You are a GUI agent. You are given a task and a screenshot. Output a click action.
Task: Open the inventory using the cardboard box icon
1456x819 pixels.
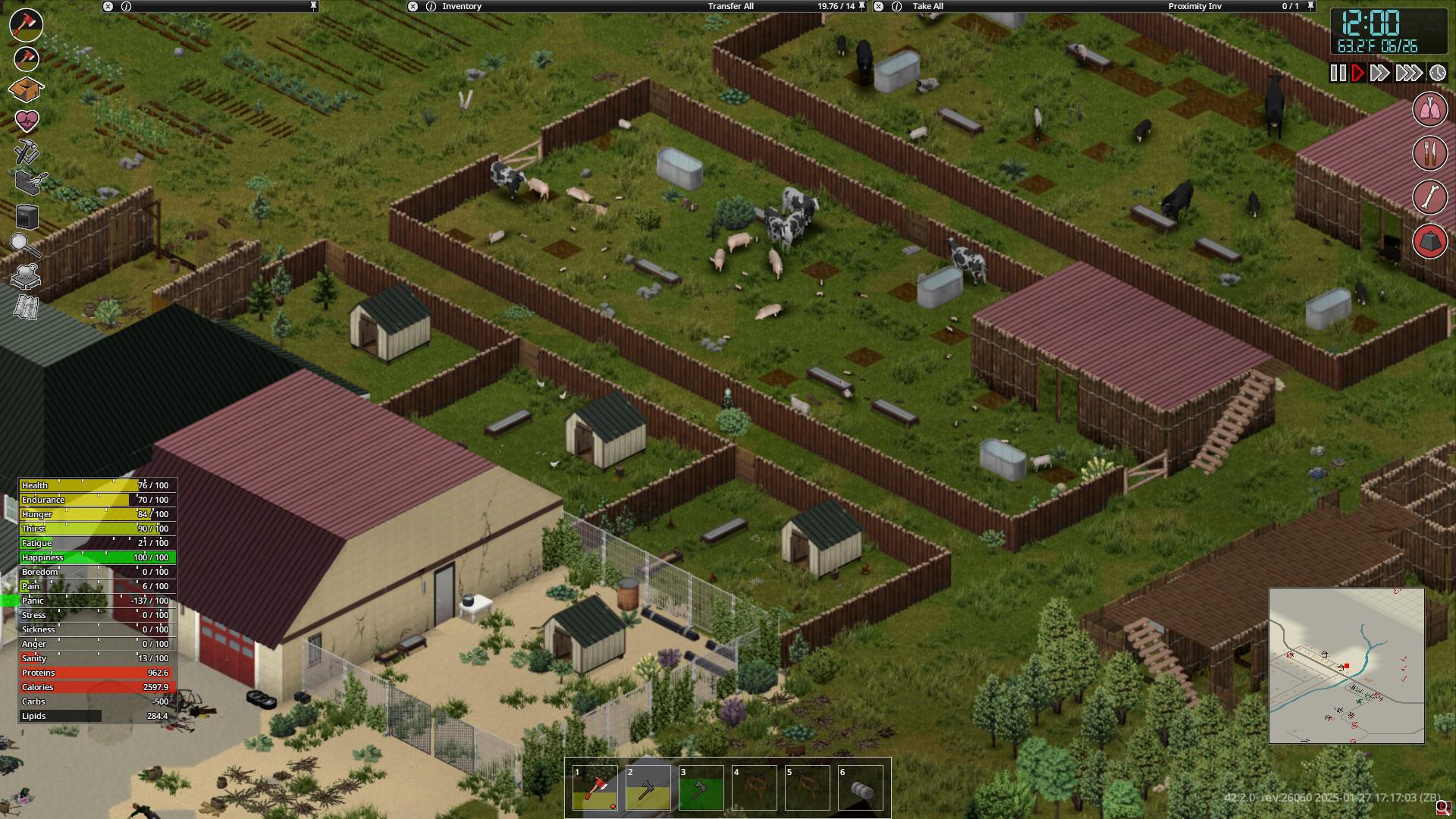pyautogui.click(x=25, y=89)
